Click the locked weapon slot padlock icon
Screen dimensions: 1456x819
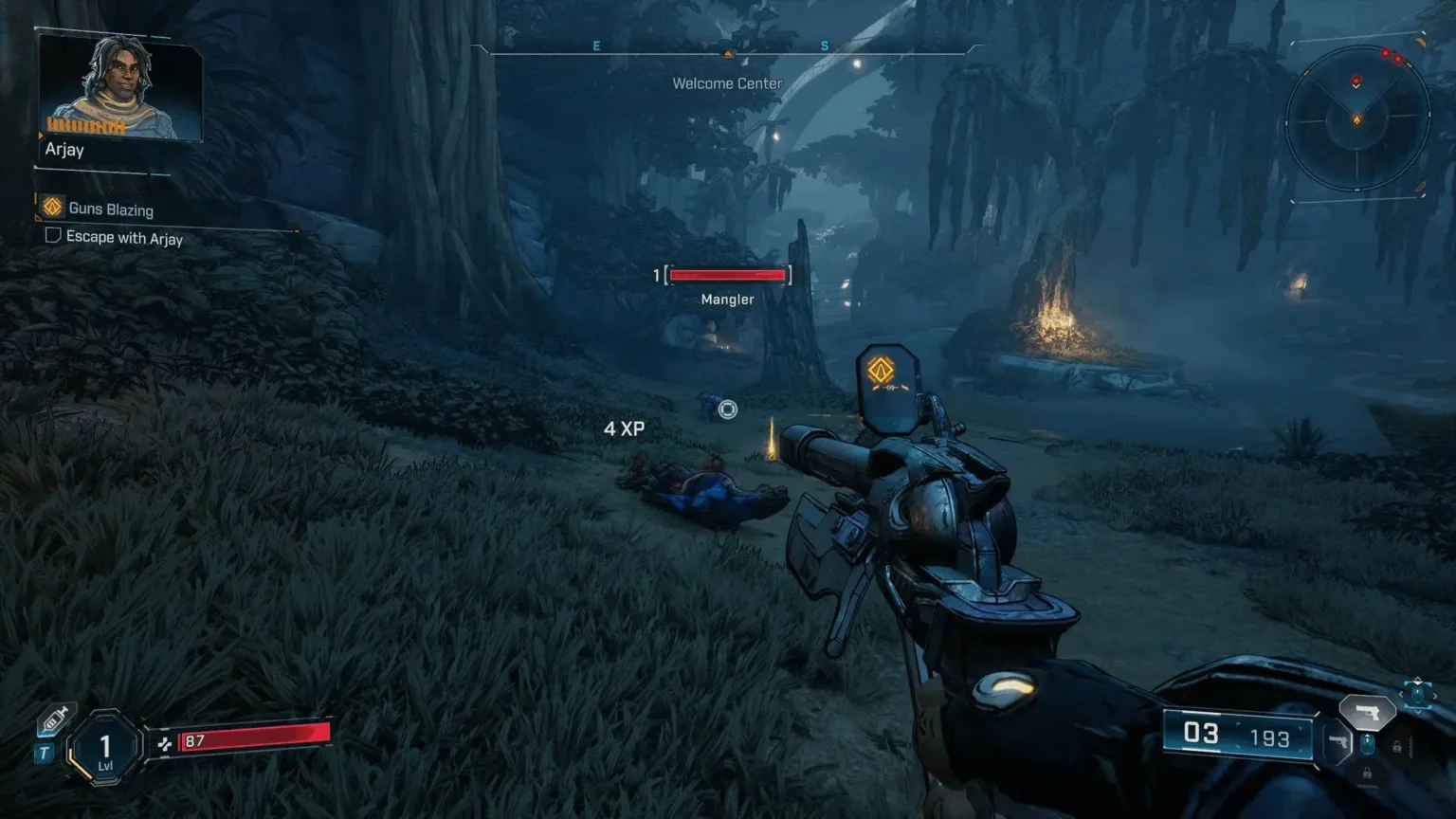click(1398, 745)
